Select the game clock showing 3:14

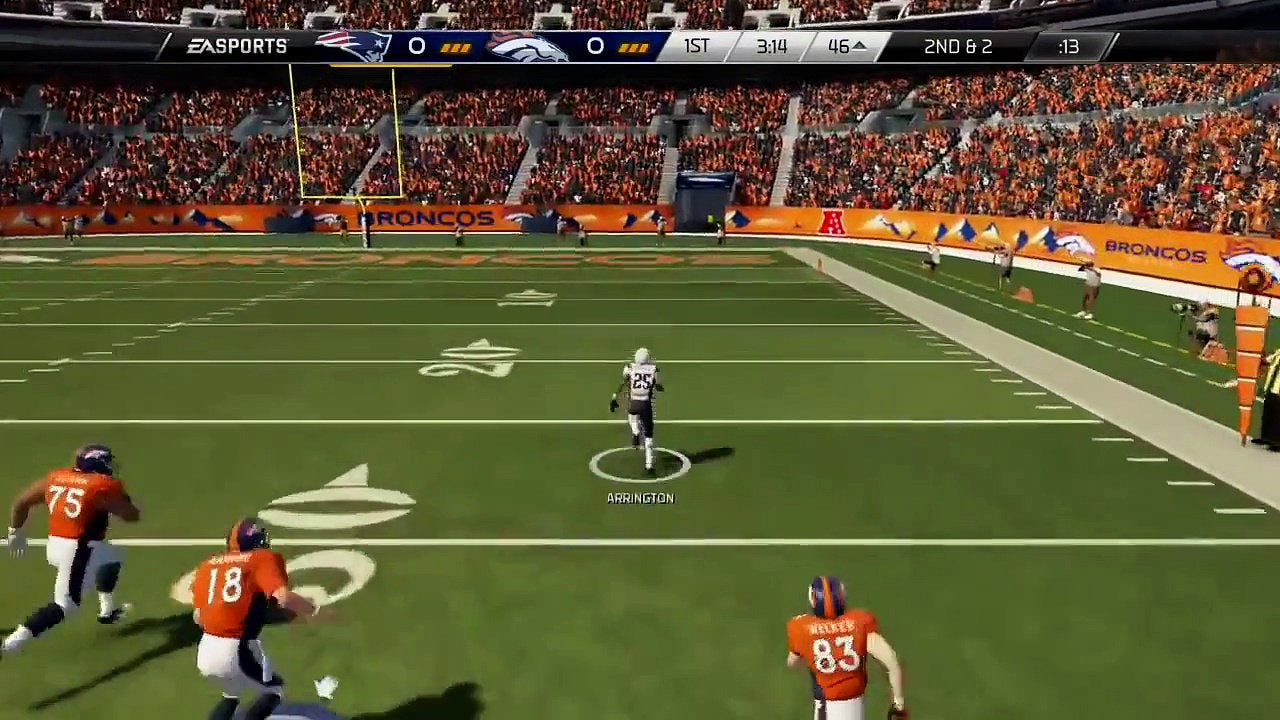tap(774, 45)
